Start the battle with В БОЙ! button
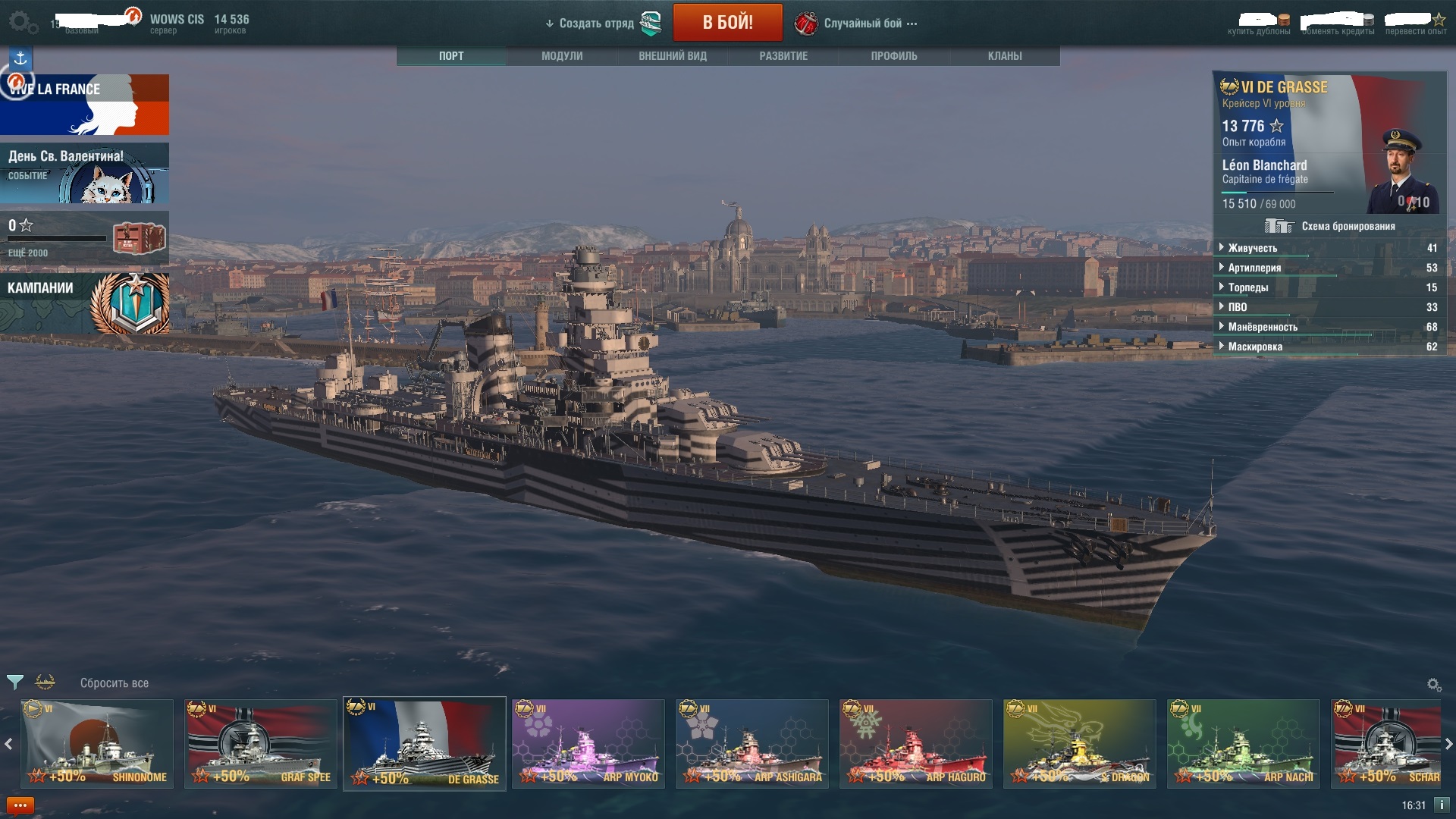The height and width of the screenshot is (819, 1456). 727,23
